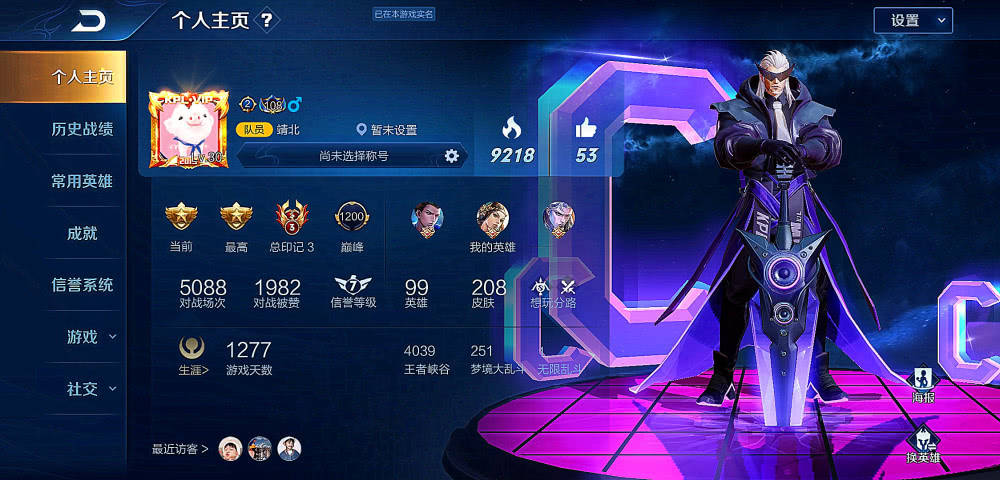Viewport: 1000px width, 480px height.
Task: Open the 海报 poster button
Action: tap(923, 384)
